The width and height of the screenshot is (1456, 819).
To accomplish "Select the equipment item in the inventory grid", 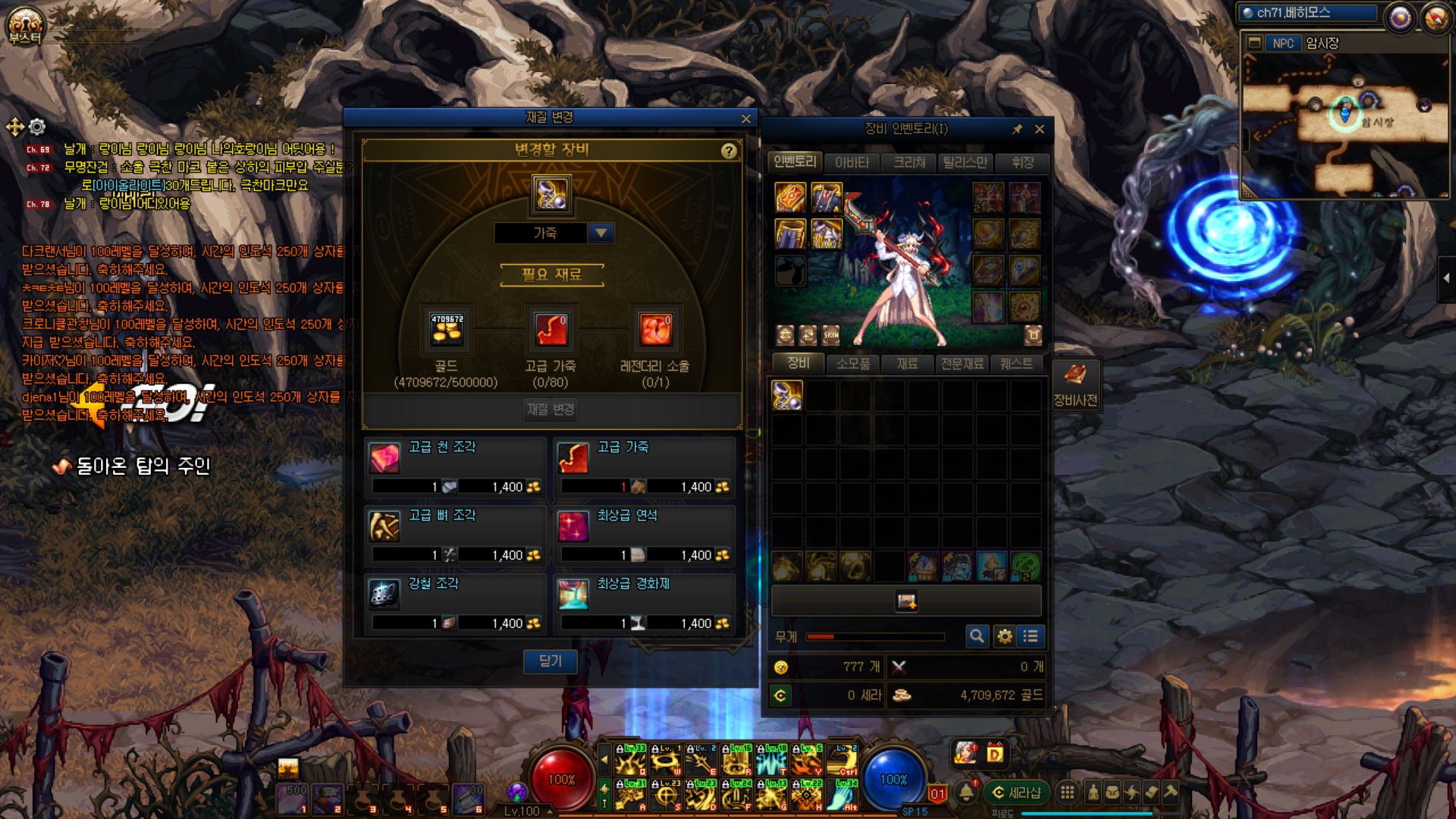I will (x=787, y=395).
